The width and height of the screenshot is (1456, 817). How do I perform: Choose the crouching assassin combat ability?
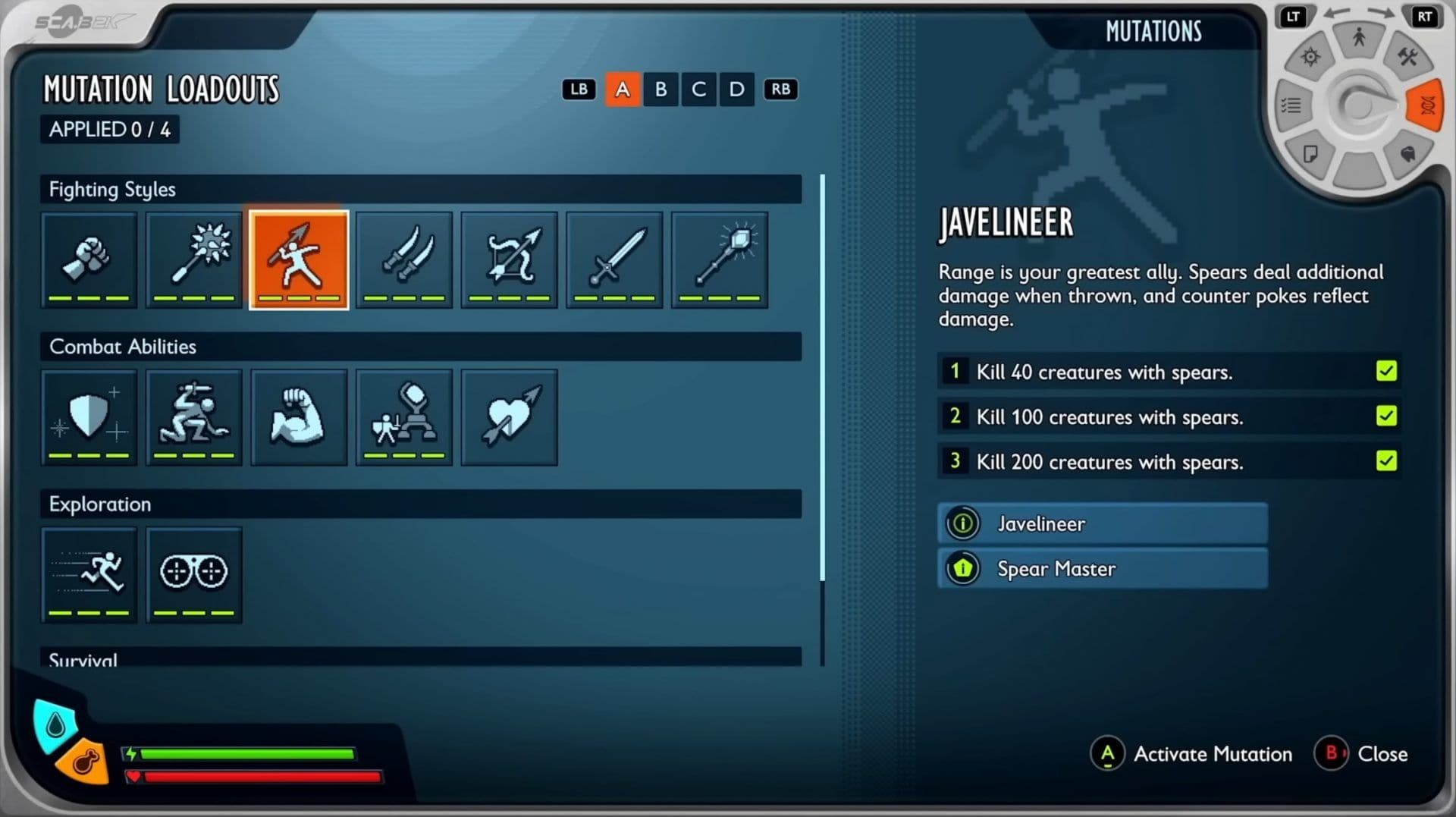pyautogui.click(x=194, y=416)
